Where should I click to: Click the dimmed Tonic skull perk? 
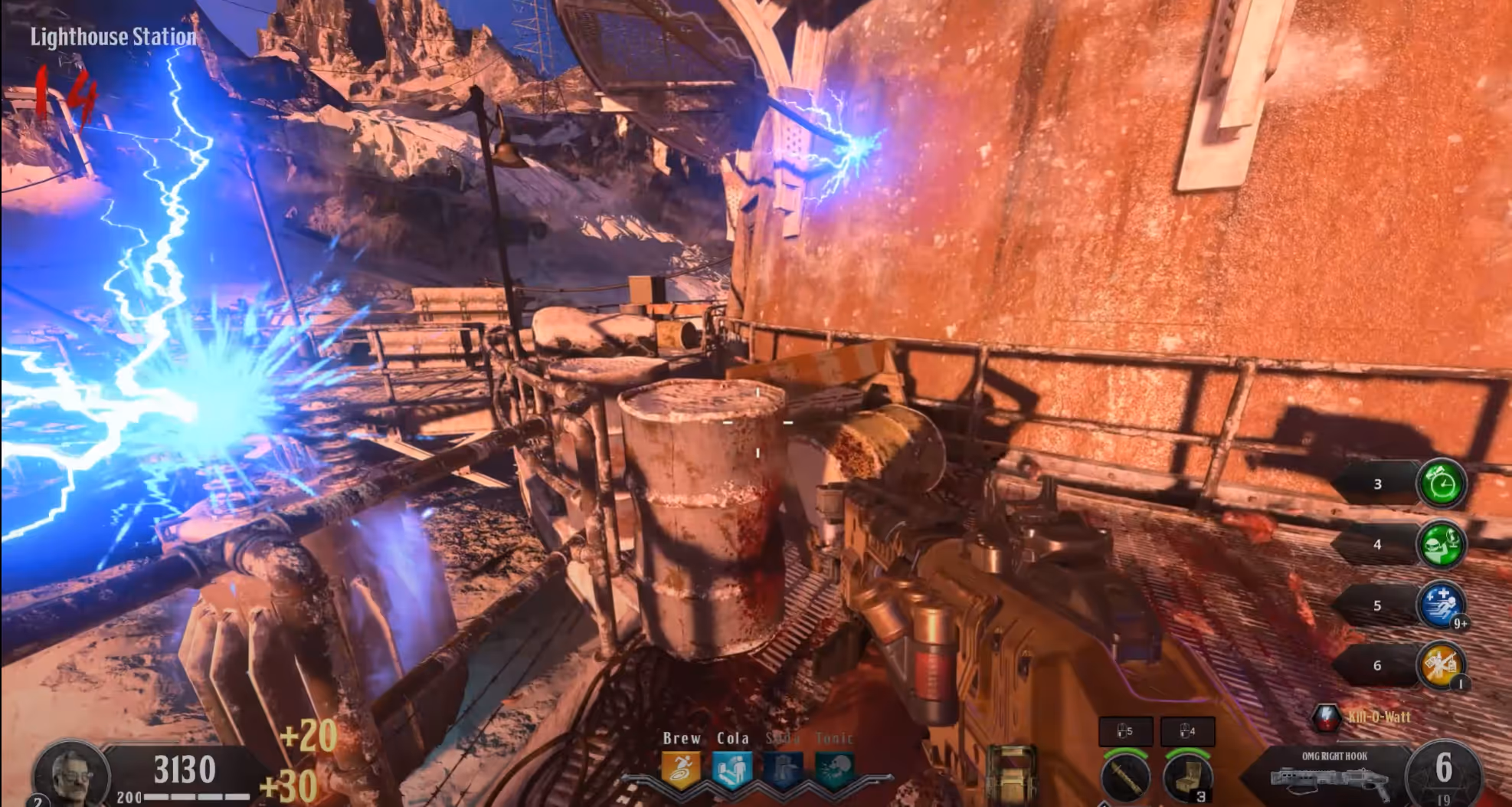coord(835,769)
